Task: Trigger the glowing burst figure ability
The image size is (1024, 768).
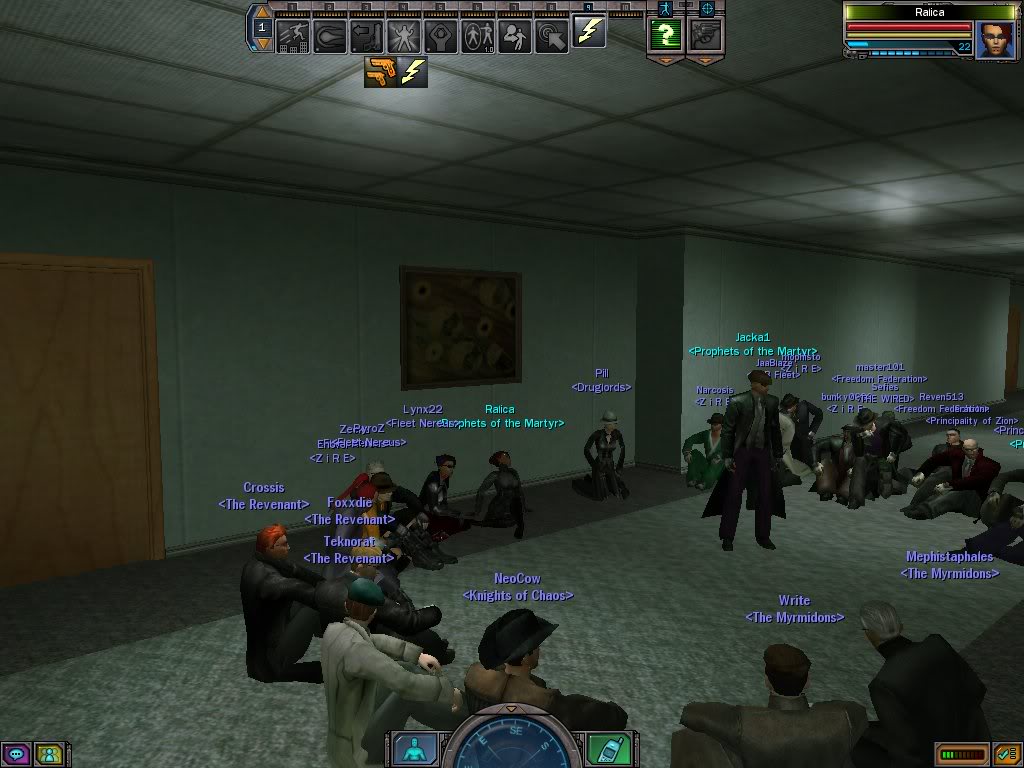Action: [x=404, y=36]
